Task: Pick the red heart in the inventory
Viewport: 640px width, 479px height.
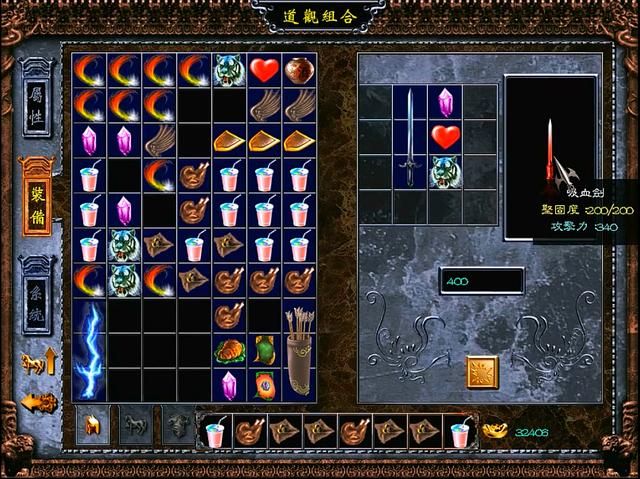Action: [264, 70]
